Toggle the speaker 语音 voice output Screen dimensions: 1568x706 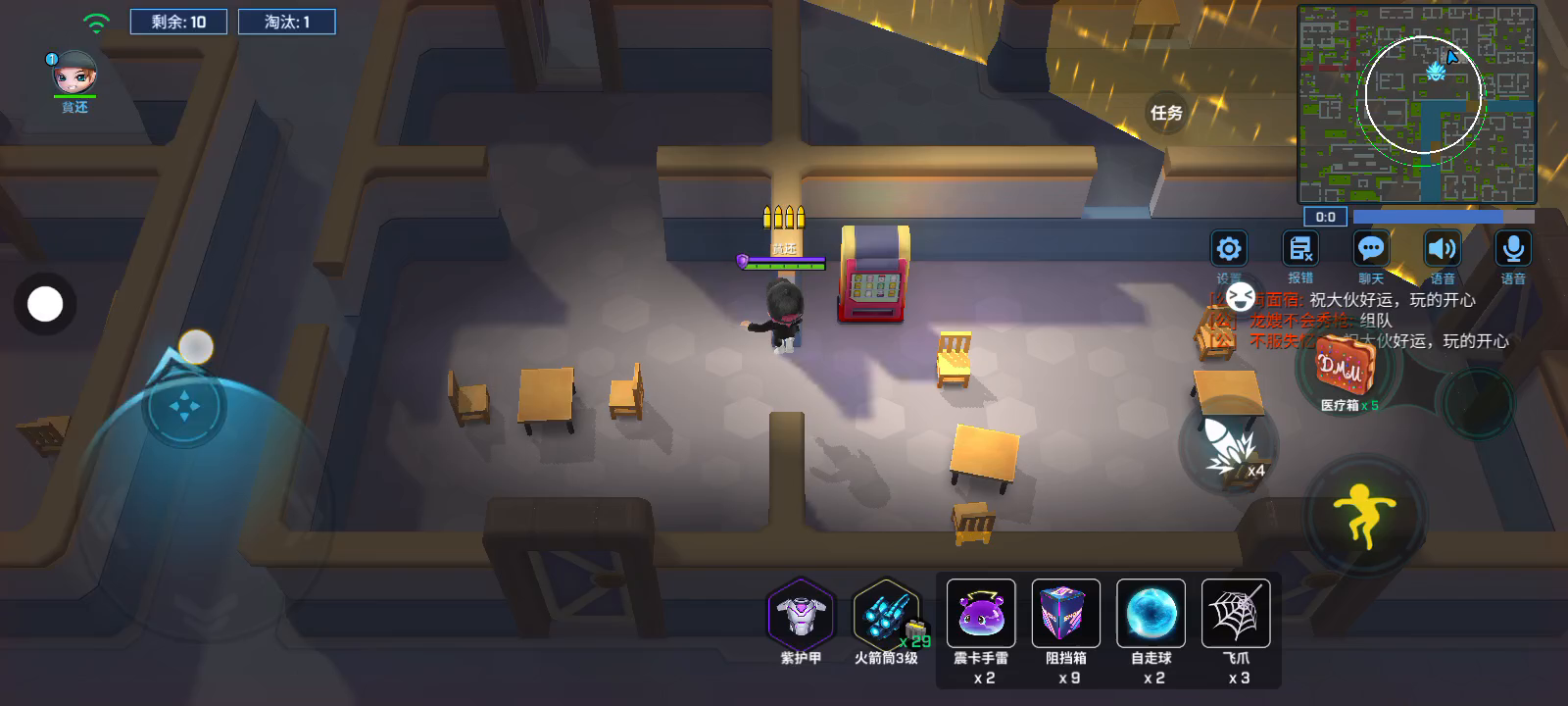pos(1442,250)
